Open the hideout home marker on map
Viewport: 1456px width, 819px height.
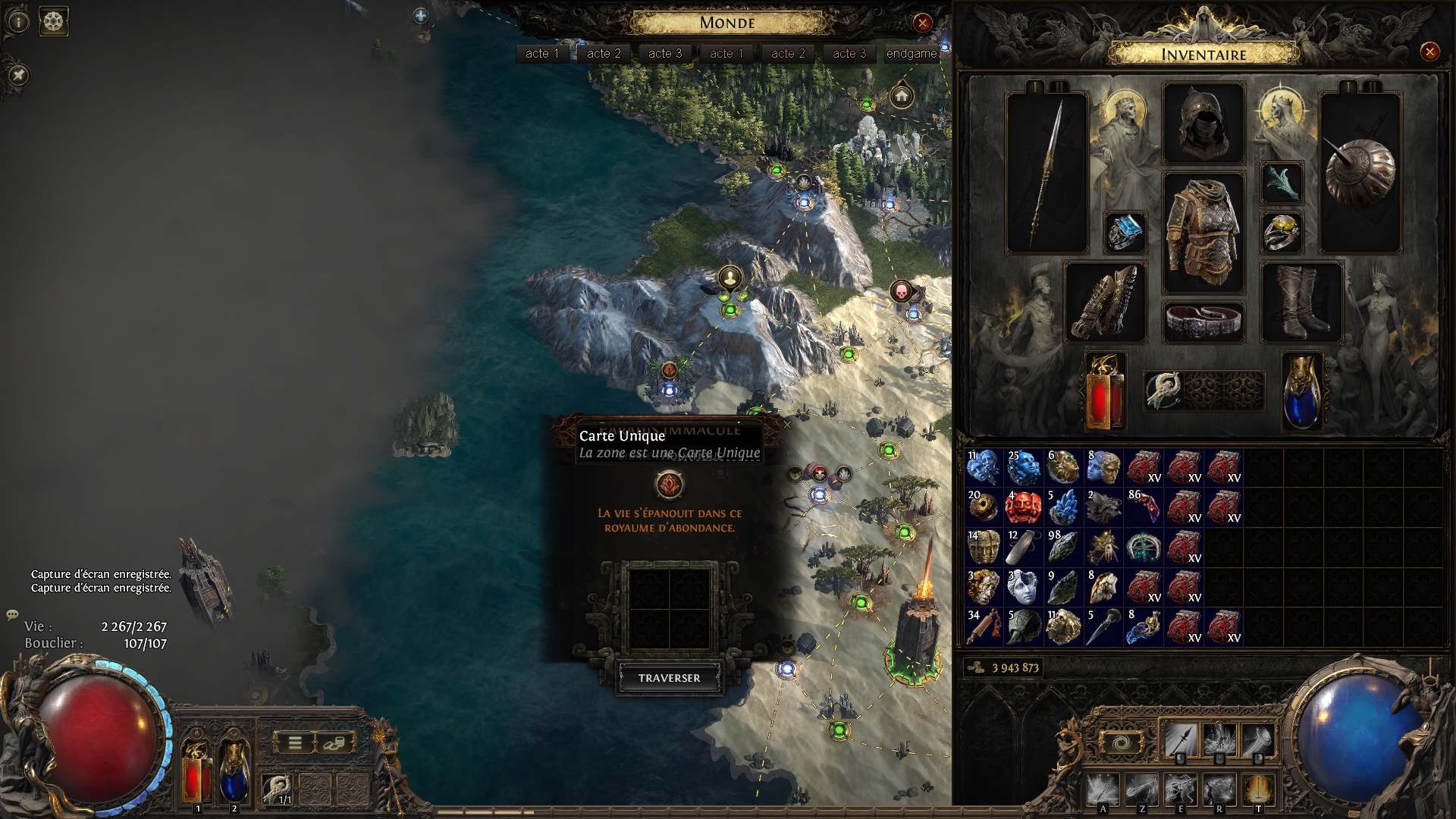click(902, 96)
